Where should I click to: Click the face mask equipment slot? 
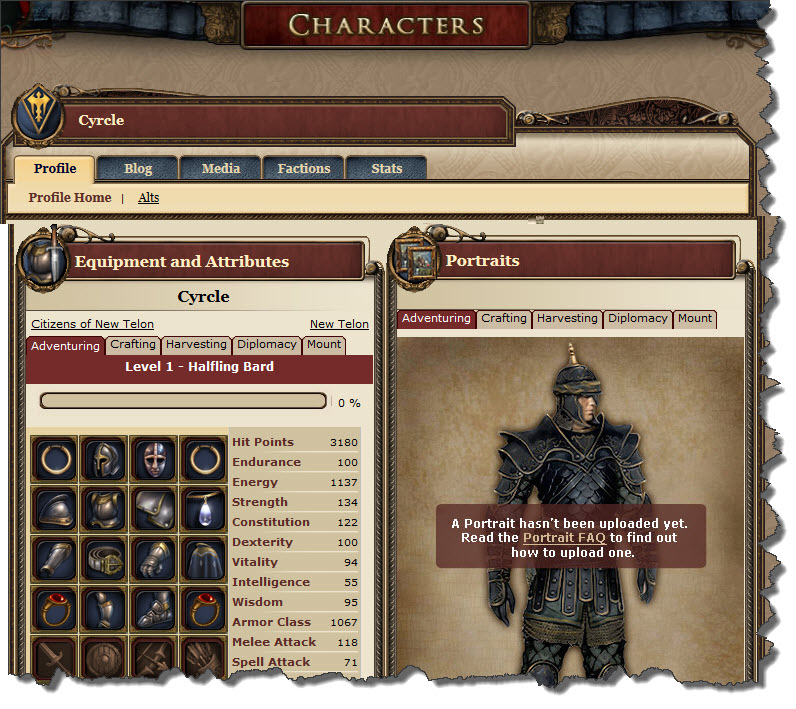click(x=154, y=459)
